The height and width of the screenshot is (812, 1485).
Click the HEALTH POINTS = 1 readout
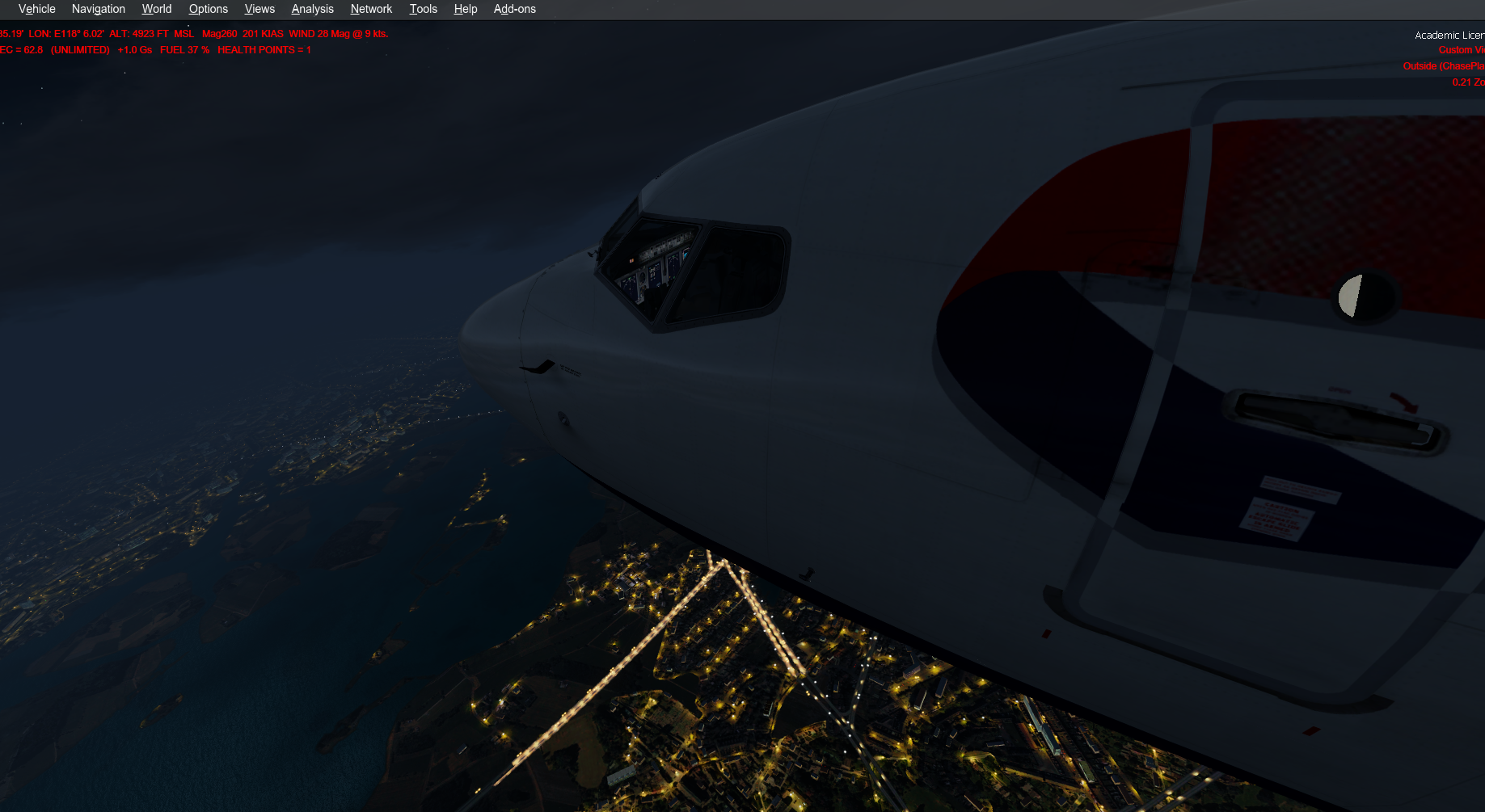(264, 49)
